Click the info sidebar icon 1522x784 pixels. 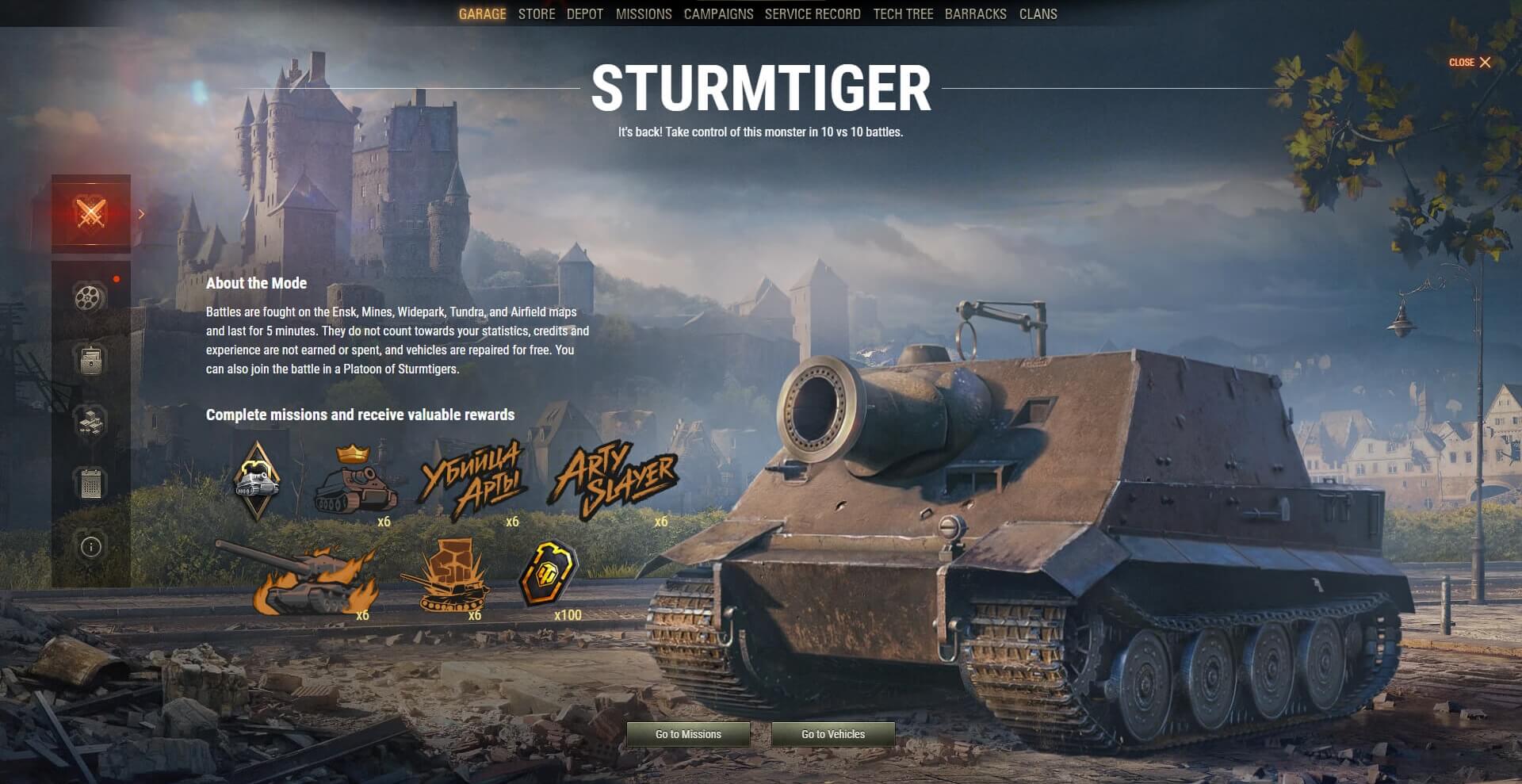click(90, 547)
